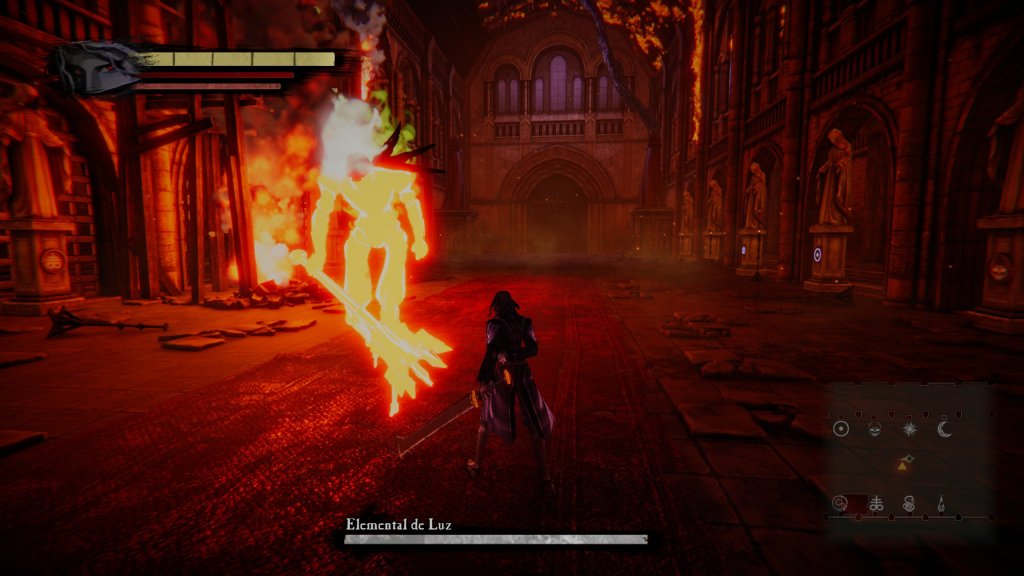Choose the coiled serpent symbol slot
This screenshot has height=576, width=1024.
pyautogui.click(x=909, y=504)
